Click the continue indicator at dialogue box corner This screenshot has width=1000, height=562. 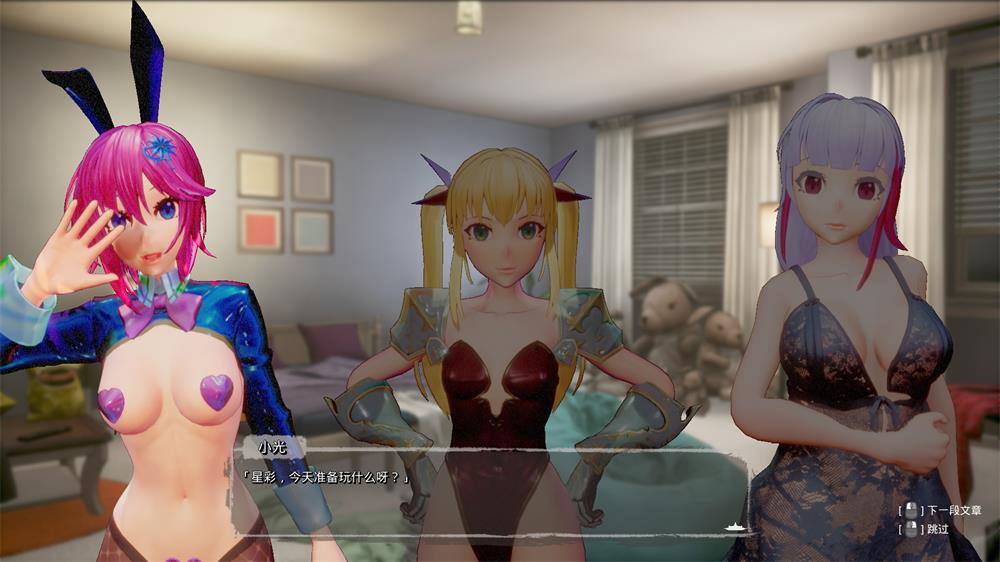733,525
